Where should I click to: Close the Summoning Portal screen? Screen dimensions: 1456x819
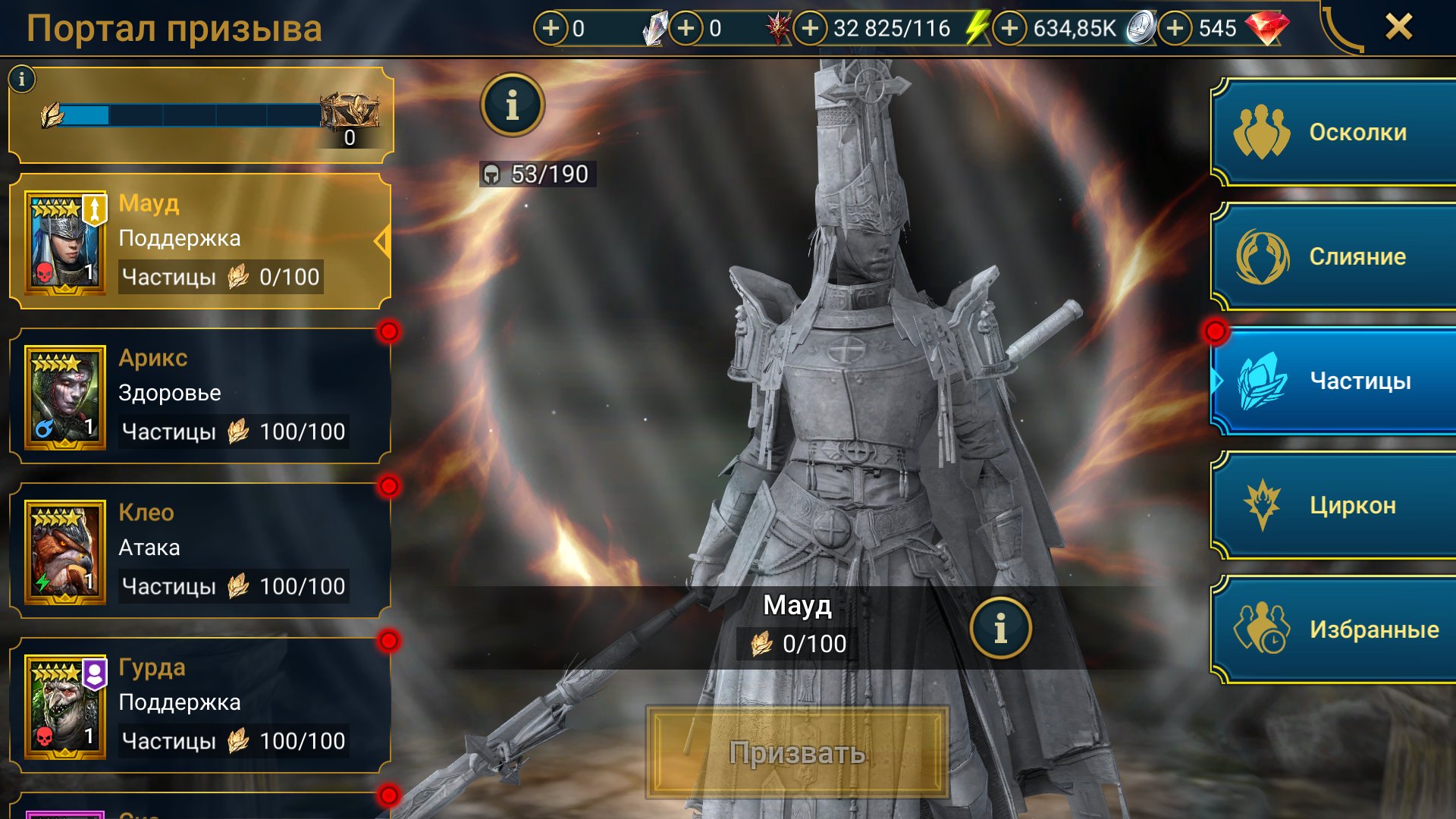(1398, 27)
